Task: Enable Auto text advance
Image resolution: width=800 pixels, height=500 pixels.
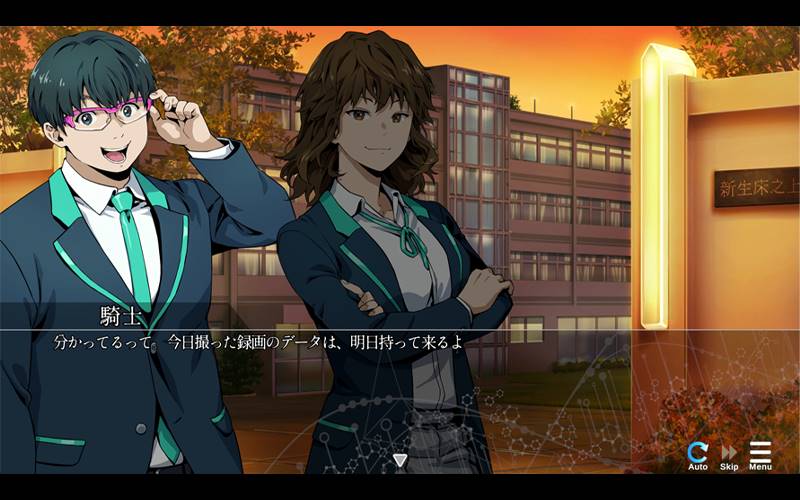Action: coord(698,454)
